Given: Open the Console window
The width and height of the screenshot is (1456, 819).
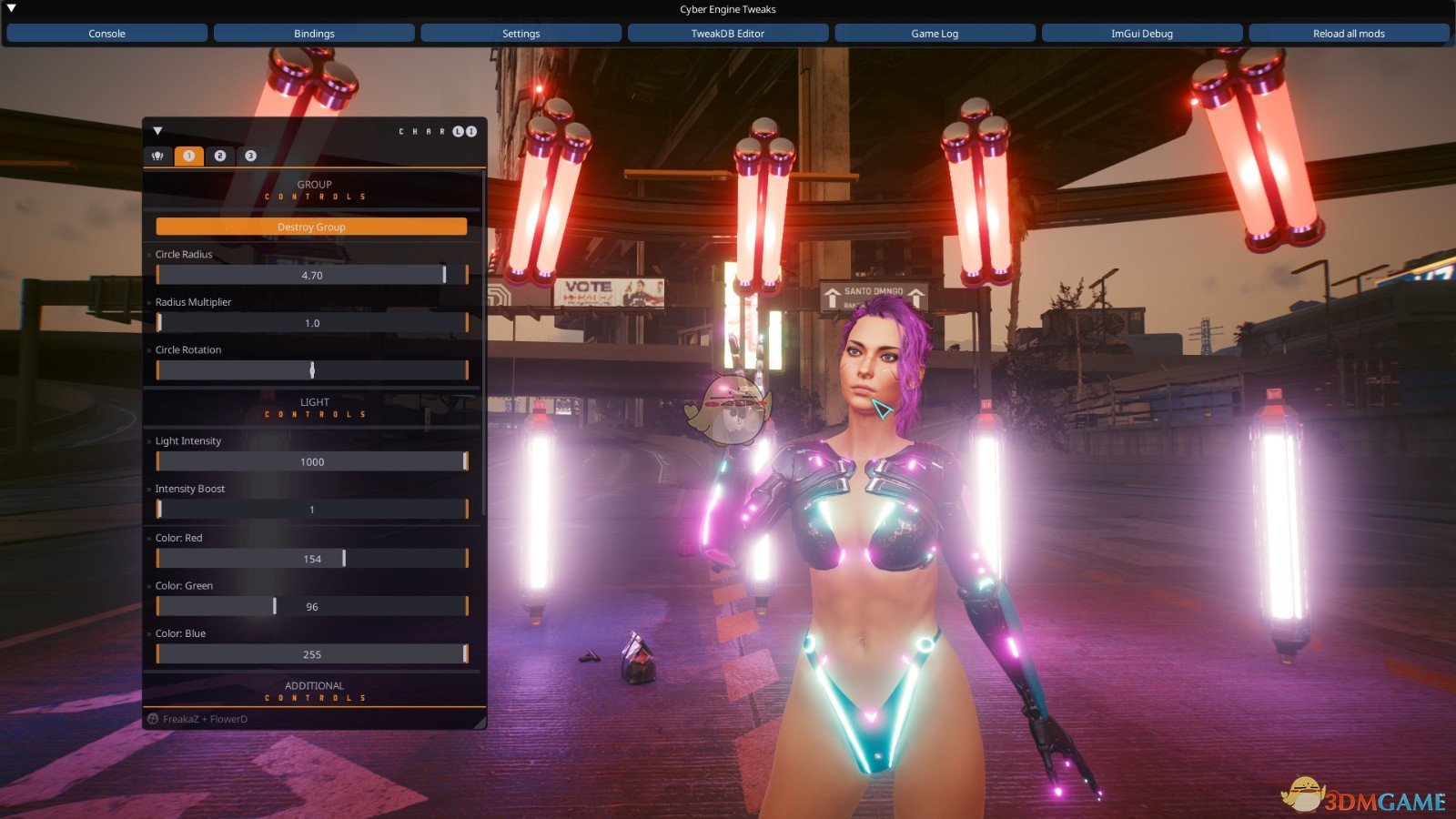Looking at the screenshot, I should point(106,34).
